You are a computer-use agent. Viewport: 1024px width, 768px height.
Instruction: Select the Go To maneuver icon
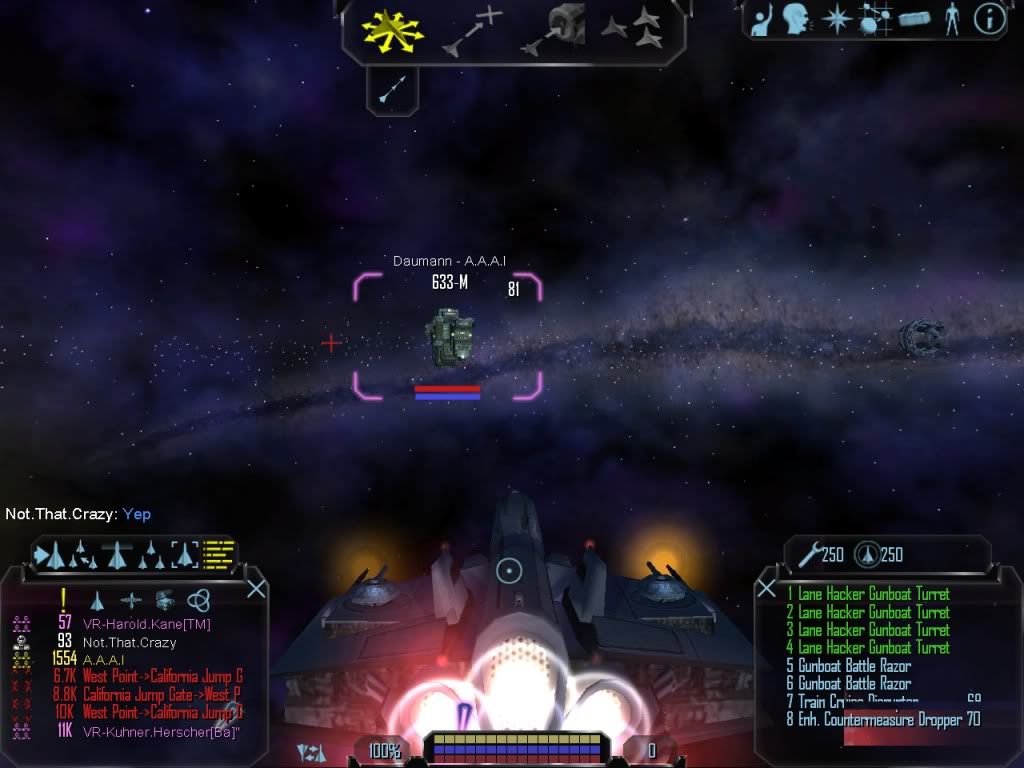pyautogui.click(x=472, y=33)
